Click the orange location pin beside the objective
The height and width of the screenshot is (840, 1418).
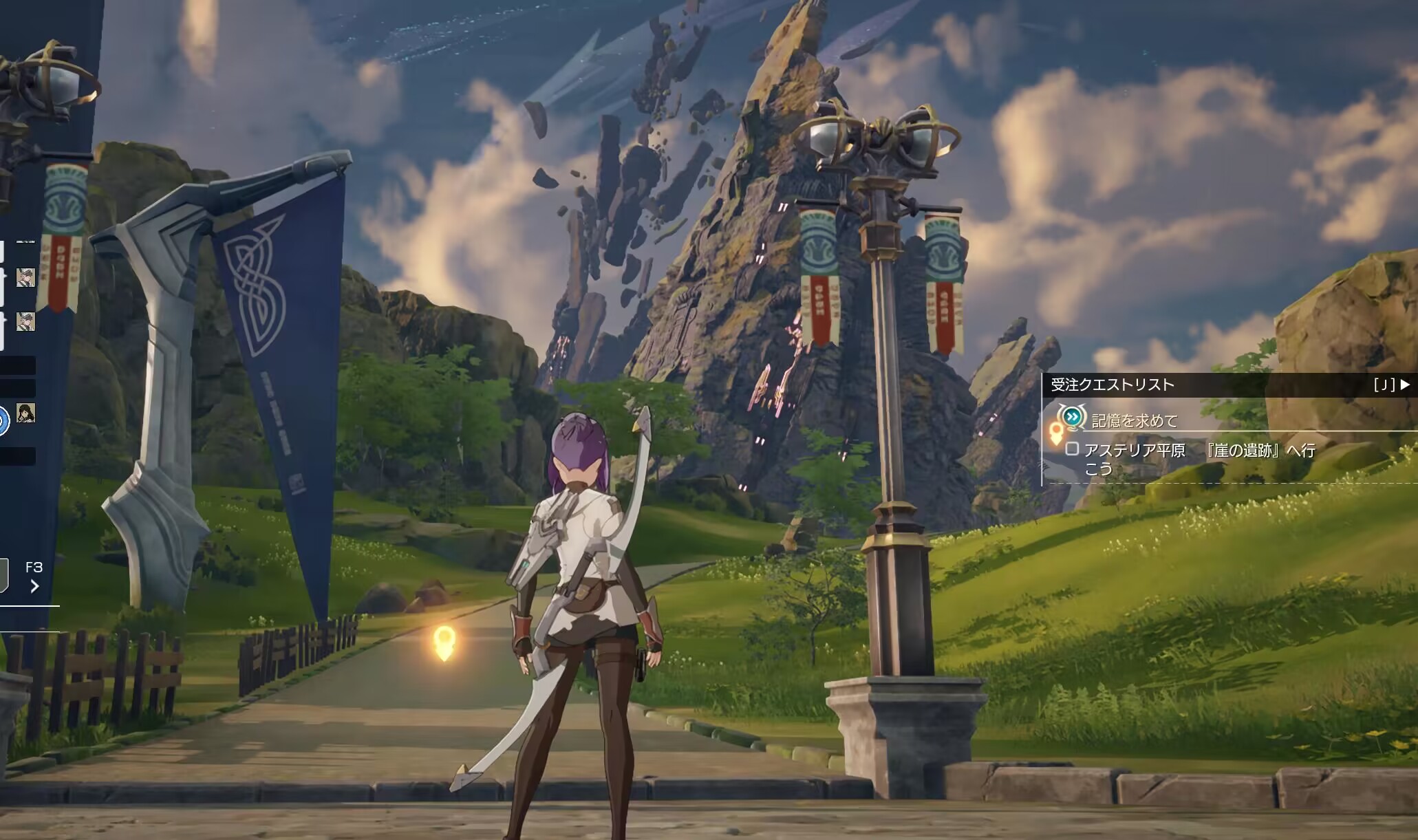[1056, 432]
